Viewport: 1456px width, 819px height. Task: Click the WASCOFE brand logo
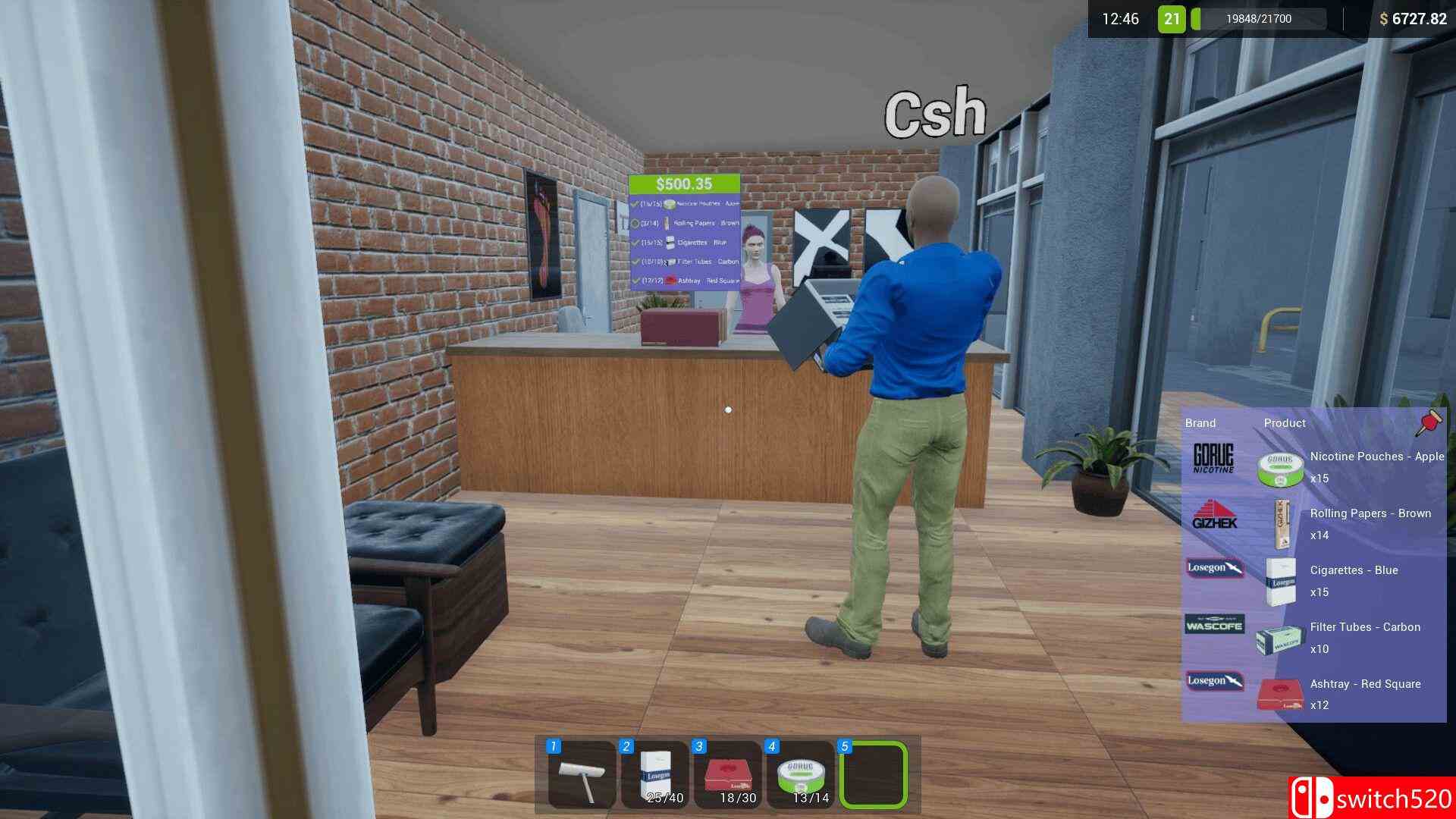[x=1214, y=625]
